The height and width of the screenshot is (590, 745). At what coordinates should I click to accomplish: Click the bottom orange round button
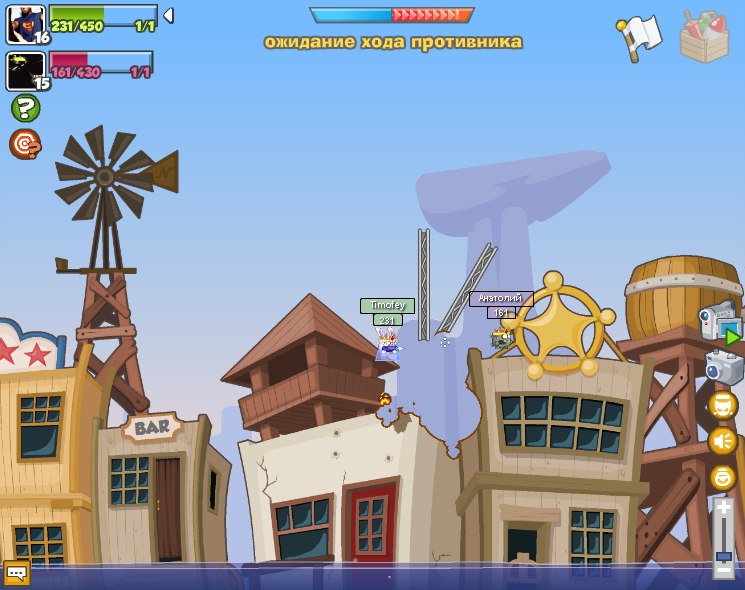click(722, 477)
